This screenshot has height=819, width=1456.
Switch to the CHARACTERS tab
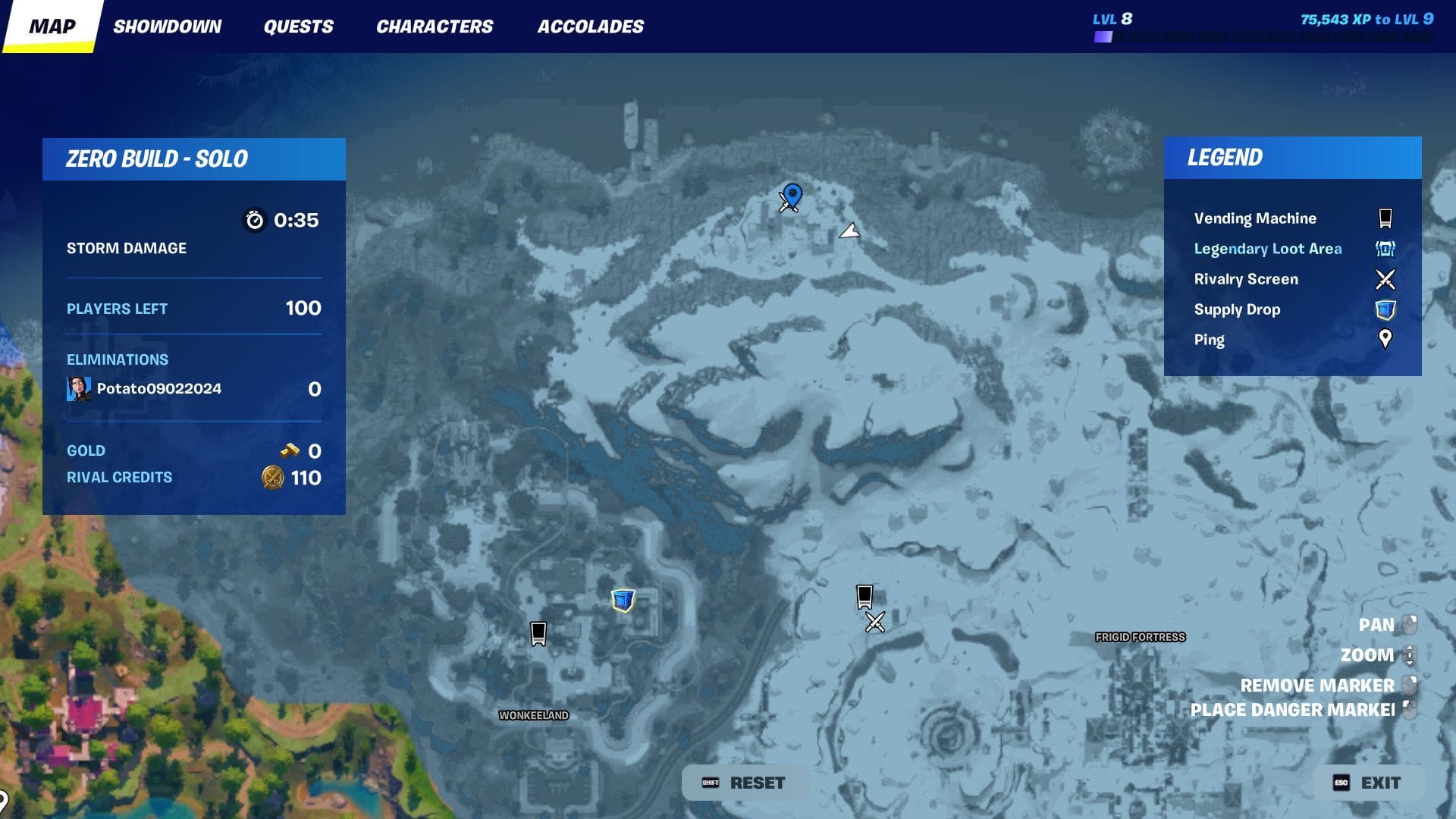435,26
